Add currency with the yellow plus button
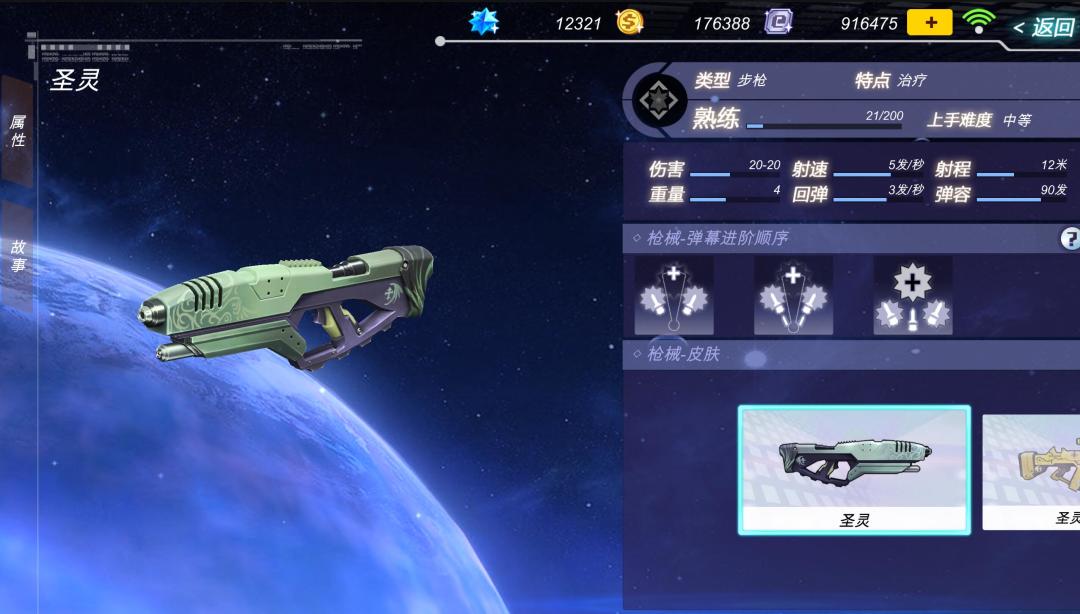Screen dimensions: 1080x614 point(929,23)
